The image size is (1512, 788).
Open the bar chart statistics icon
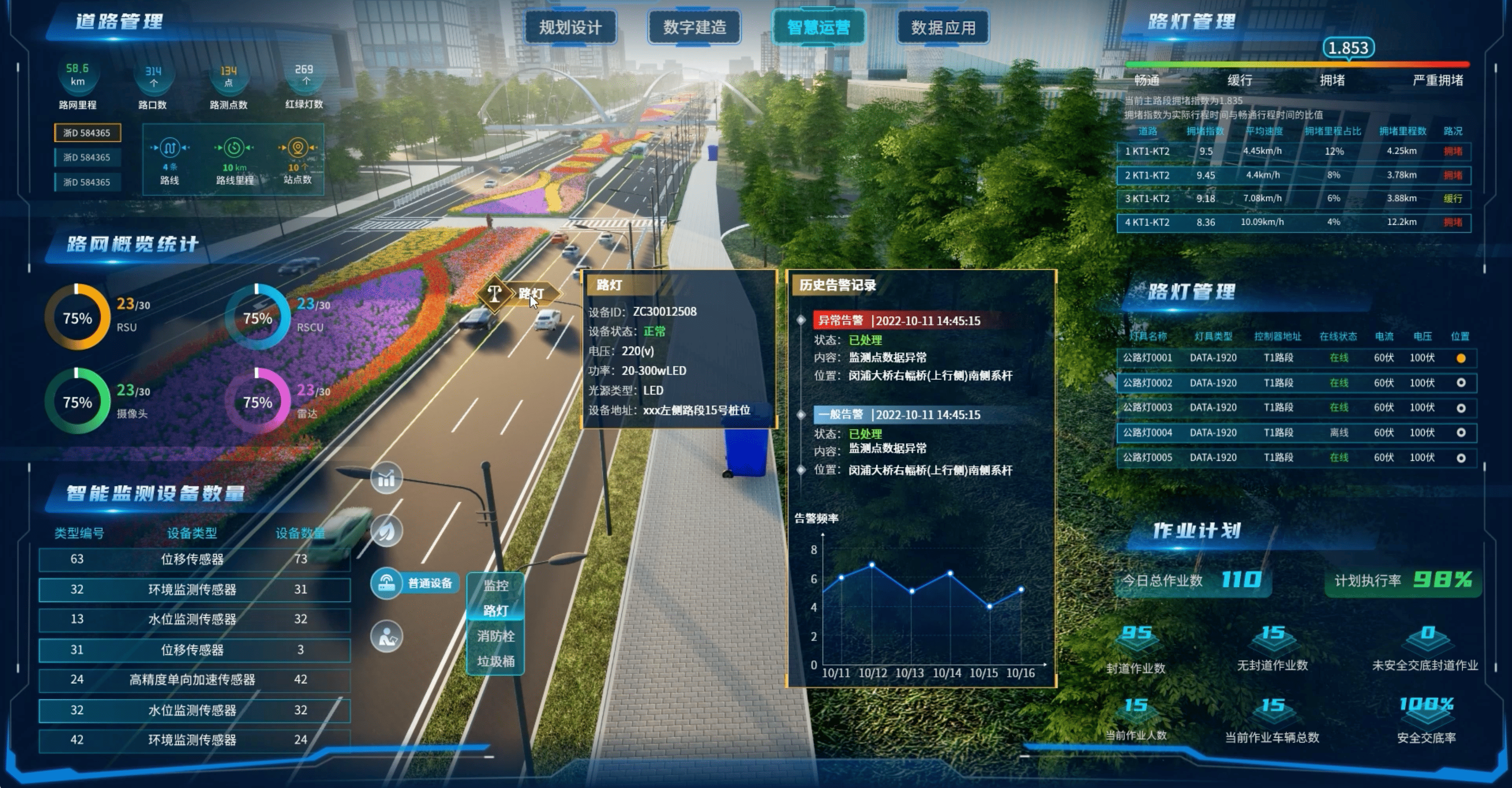coord(386,479)
